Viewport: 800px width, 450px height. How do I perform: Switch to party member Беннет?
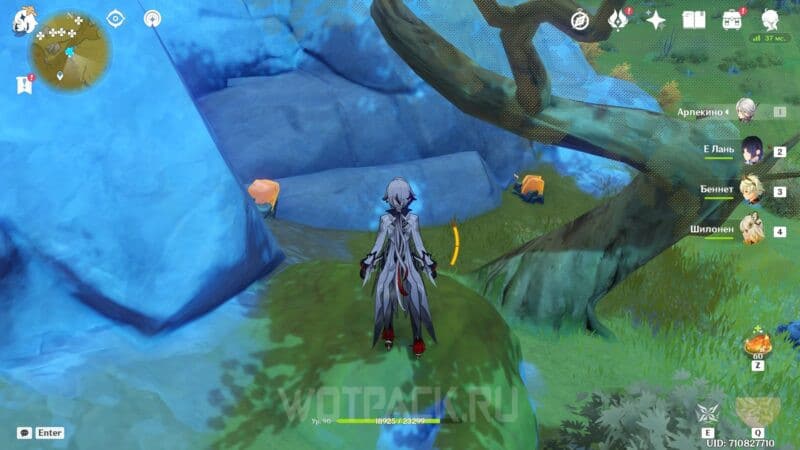pos(752,190)
